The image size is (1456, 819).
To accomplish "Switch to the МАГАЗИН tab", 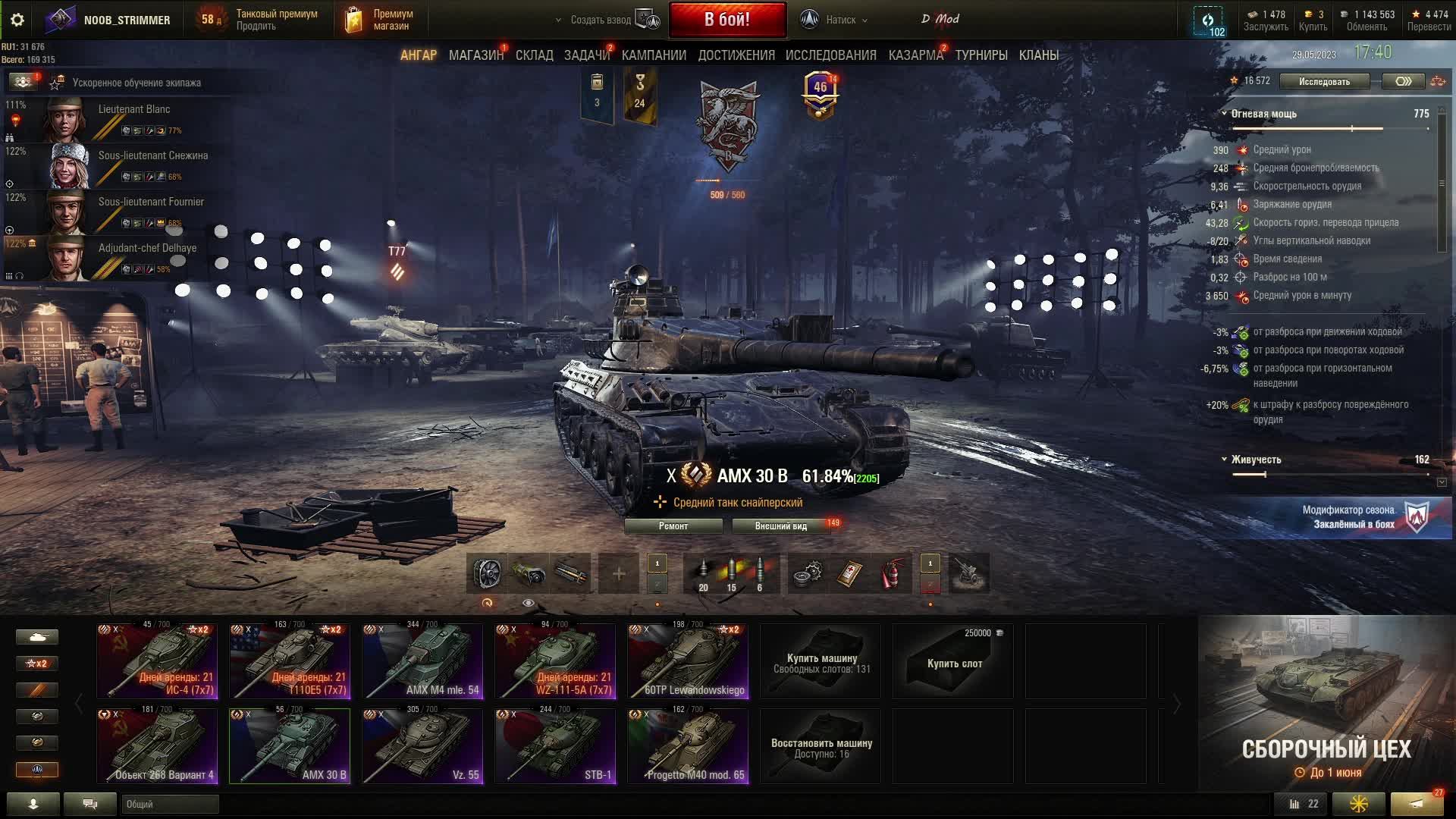I will (475, 55).
